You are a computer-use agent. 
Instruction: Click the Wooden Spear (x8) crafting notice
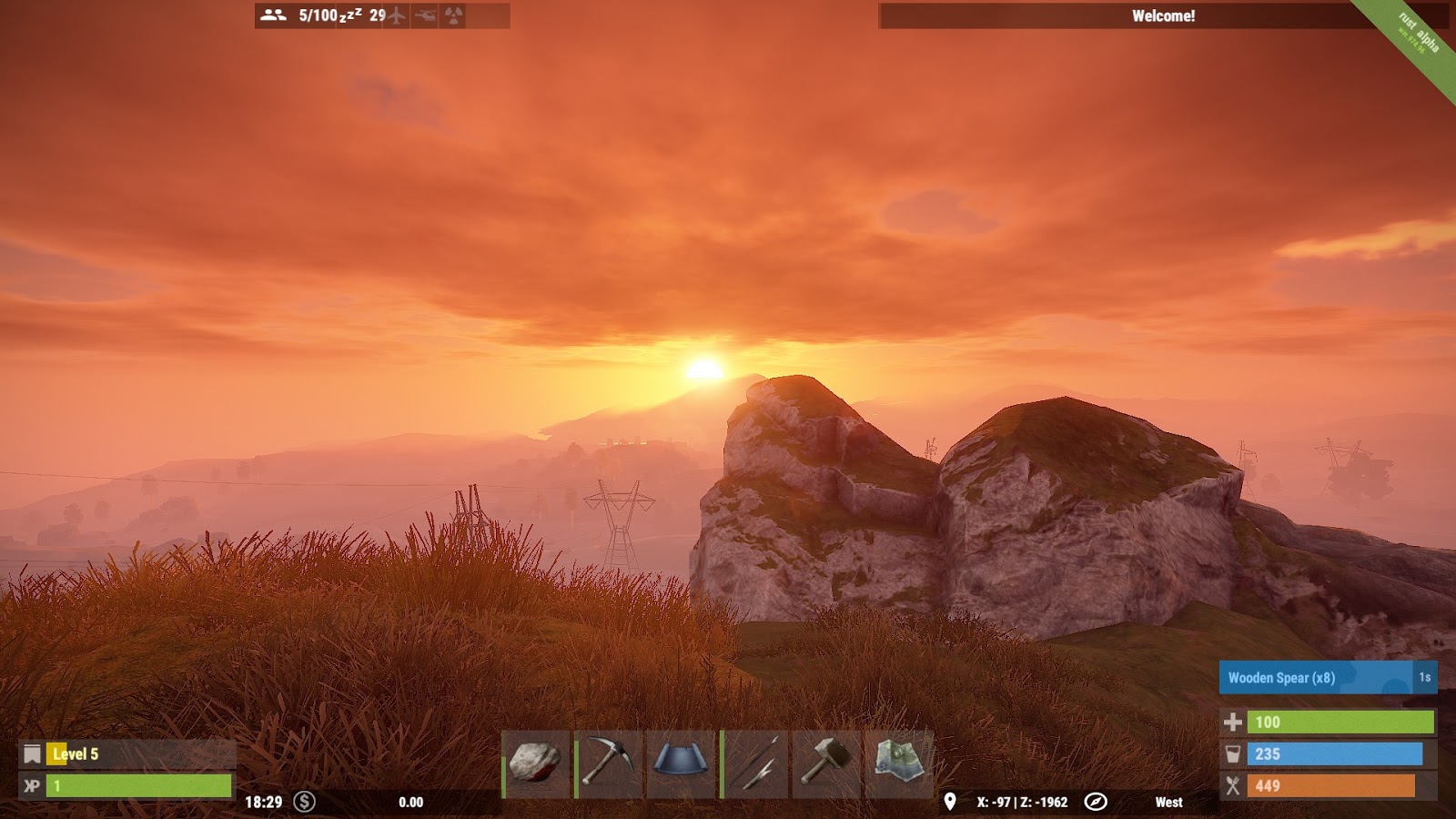[x=1315, y=678]
